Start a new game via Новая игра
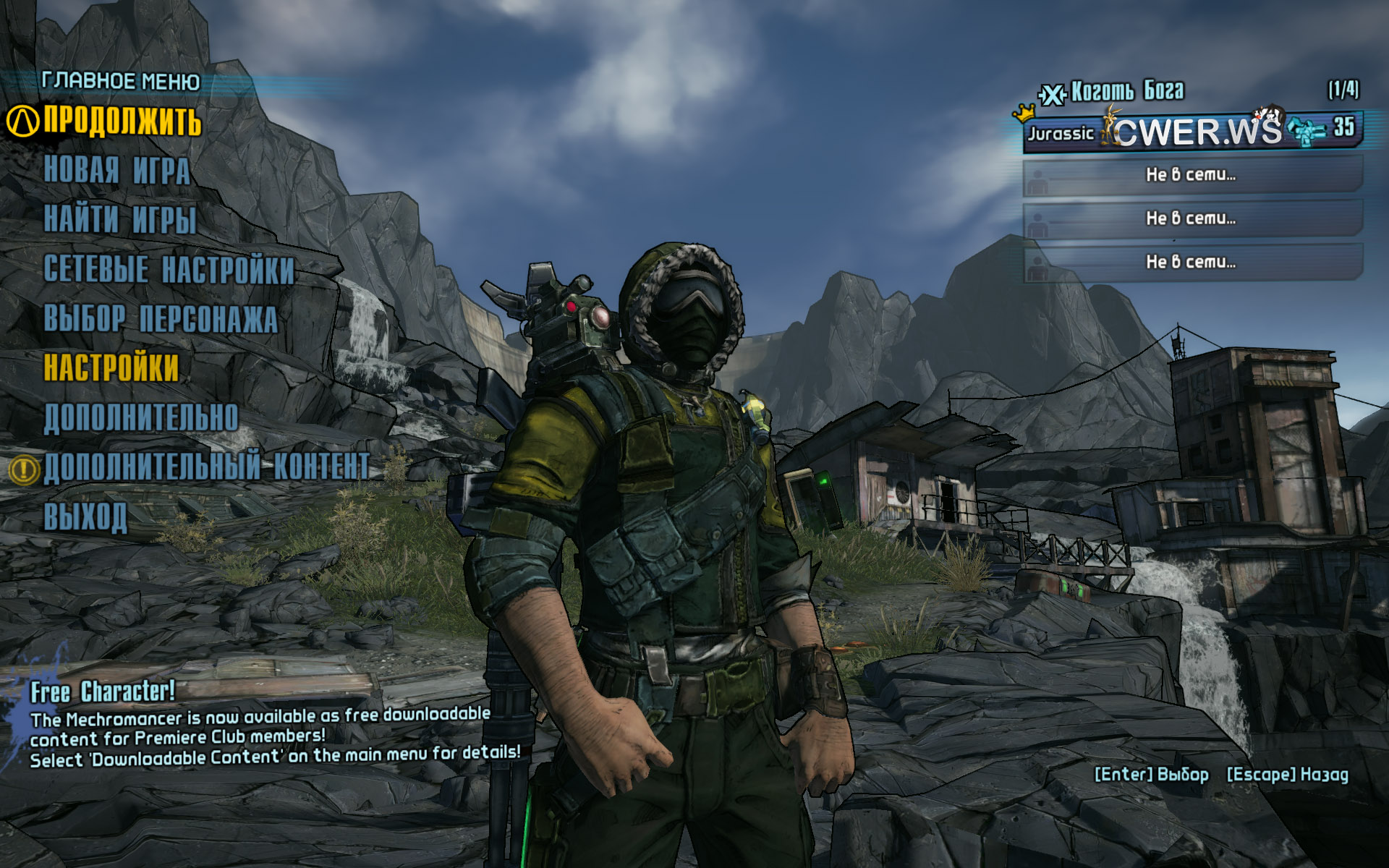 pyautogui.click(x=117, y=171)
